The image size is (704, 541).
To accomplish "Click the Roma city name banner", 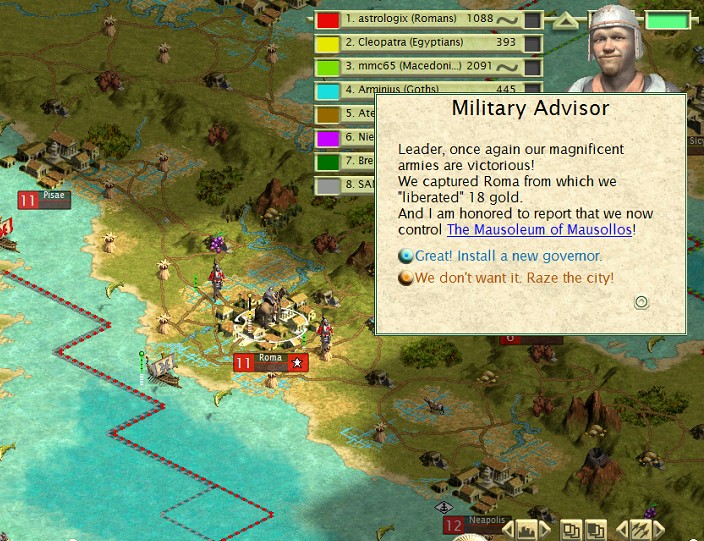I will pyautogui.click(x=271, y=362).
